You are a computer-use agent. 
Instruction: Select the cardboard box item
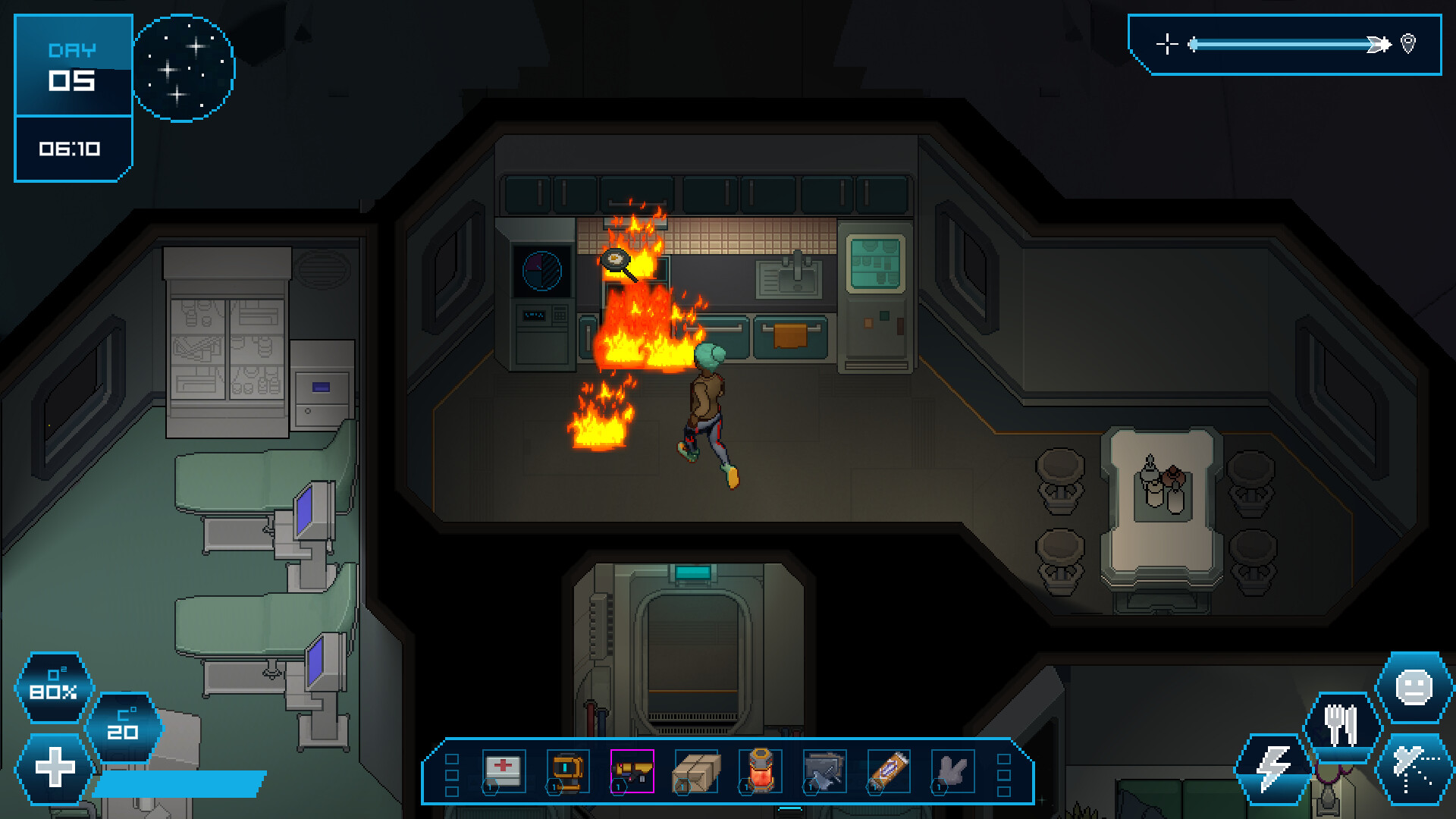point(697,772)
